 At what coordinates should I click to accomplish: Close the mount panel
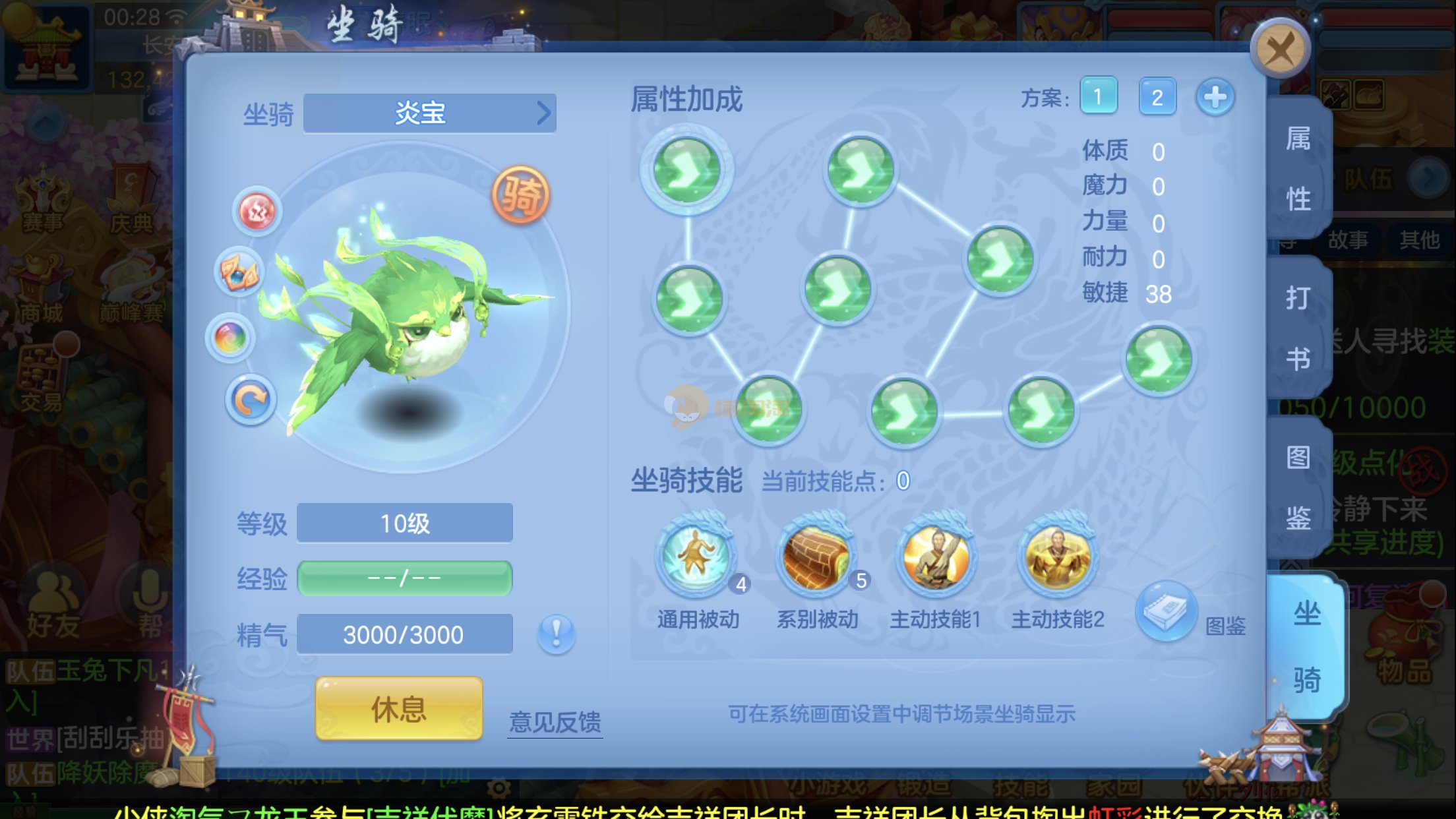[1280, 49]
